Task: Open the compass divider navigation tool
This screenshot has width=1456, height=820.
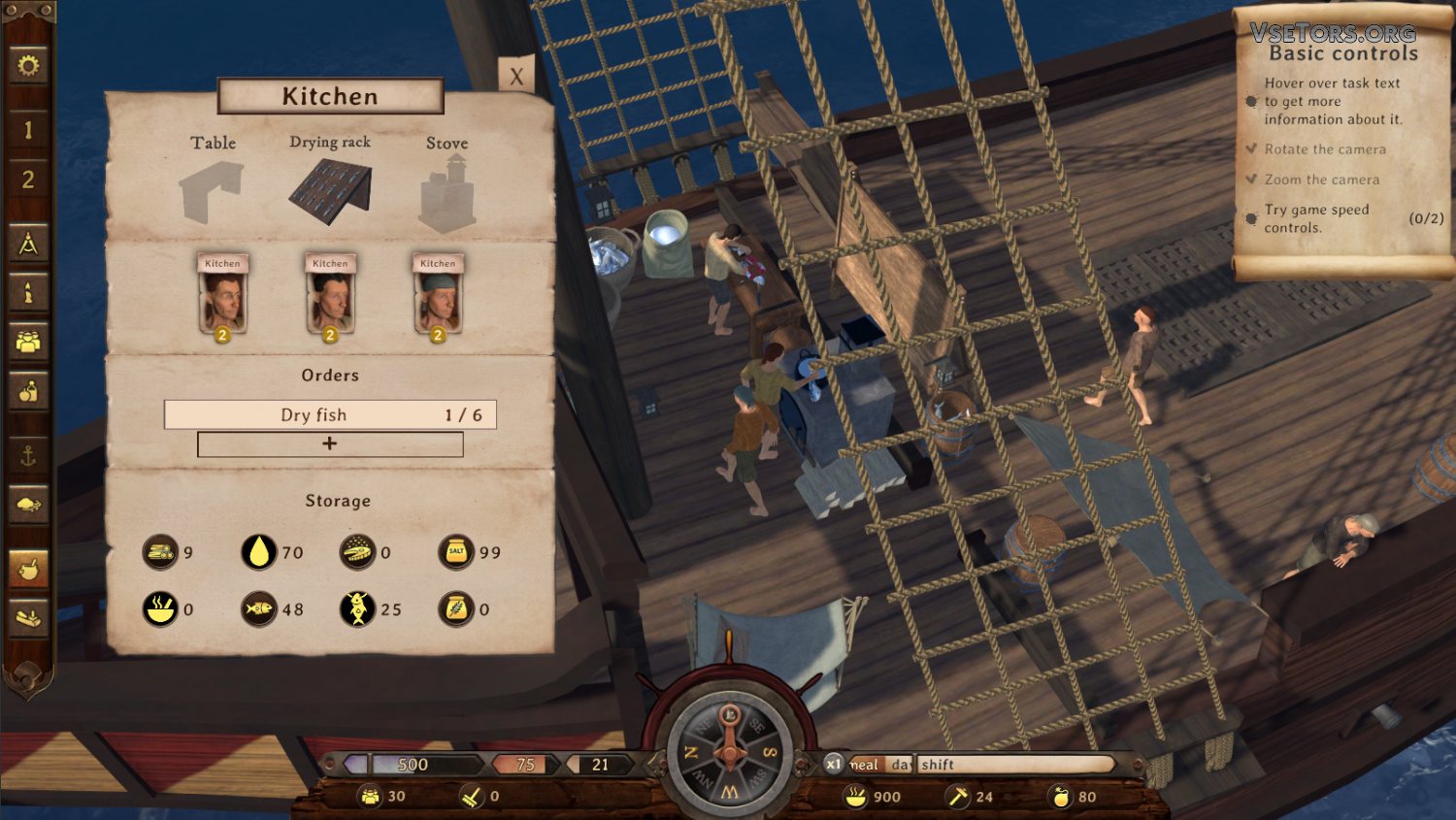Action: [x=28, y=244]
